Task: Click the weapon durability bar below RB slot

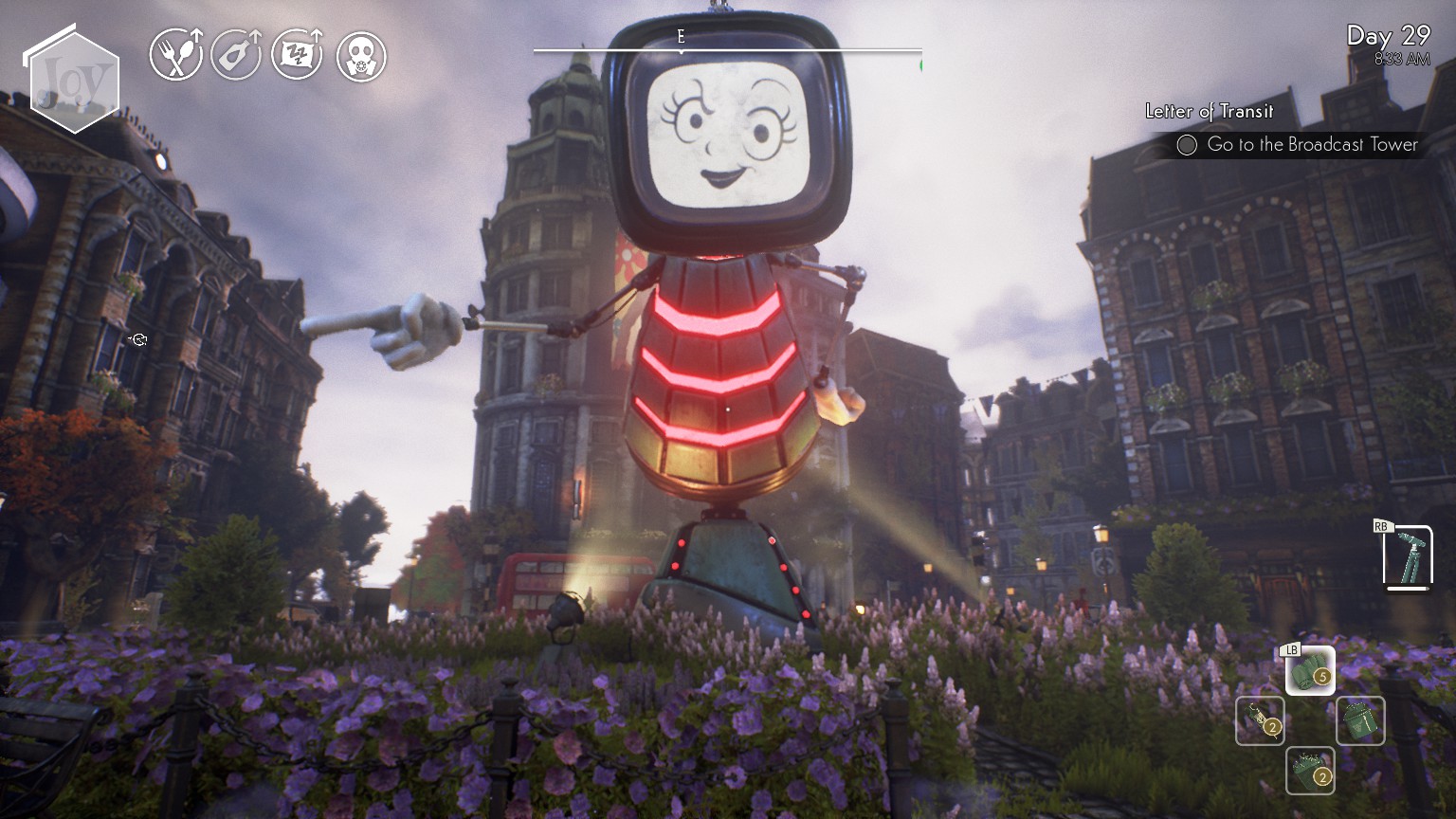Action: pyautogui.click(x=1408, y=588)
